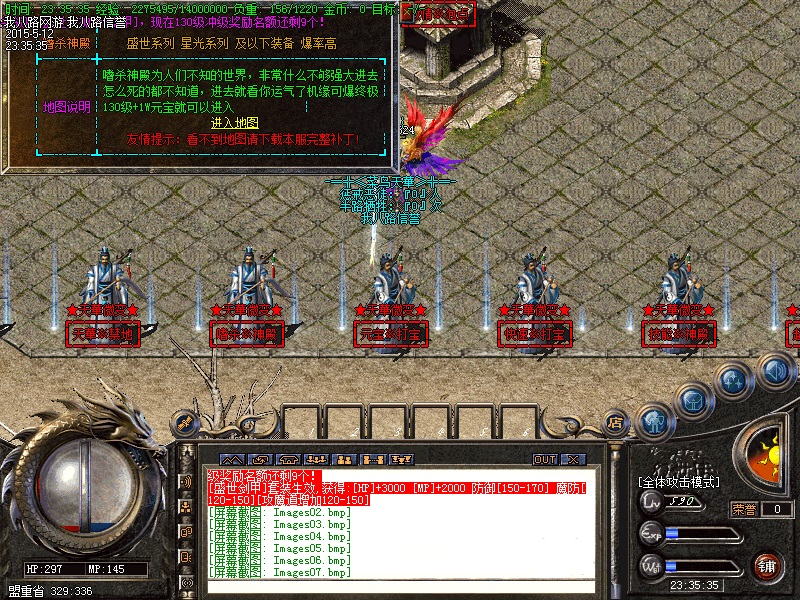
Task: Close the chat panel with the X button
Action: coord(573,459)
